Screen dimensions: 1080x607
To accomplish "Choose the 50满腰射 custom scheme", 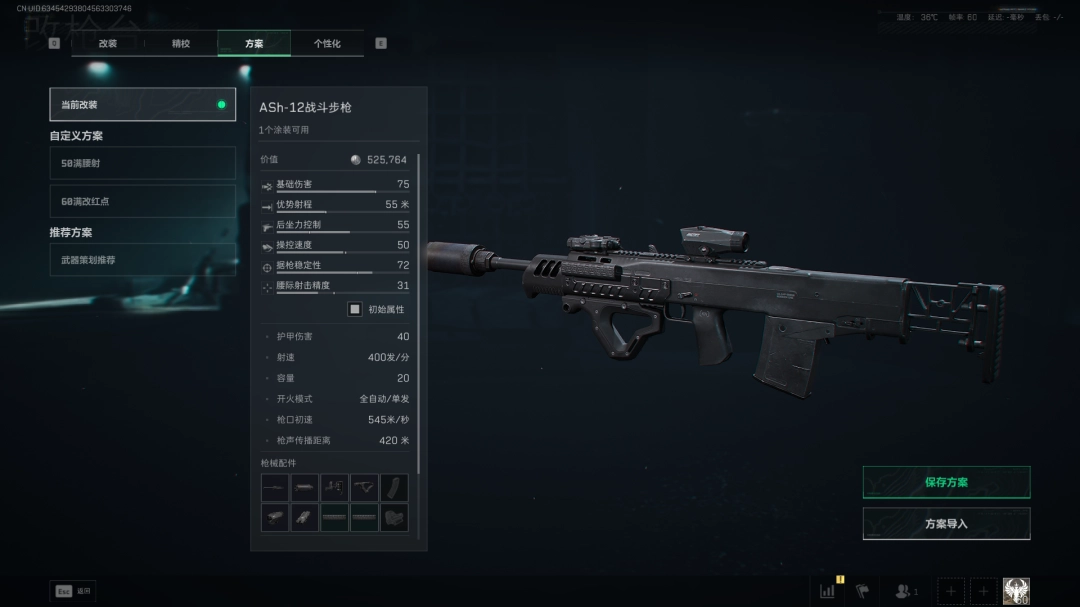I will click(142, 163).
